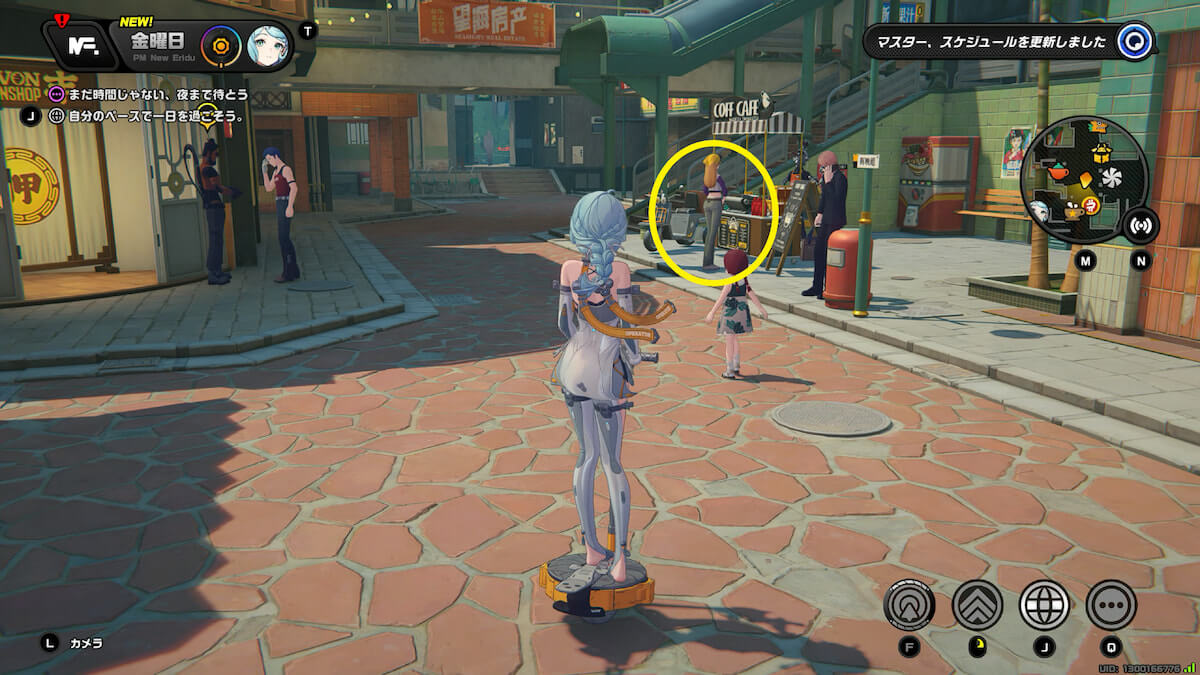Click the blue Fairy assistant icon
Image resolution: width=1200 pixels, height=675 pixels.
pyautogui.click(x=1135, y=42)
